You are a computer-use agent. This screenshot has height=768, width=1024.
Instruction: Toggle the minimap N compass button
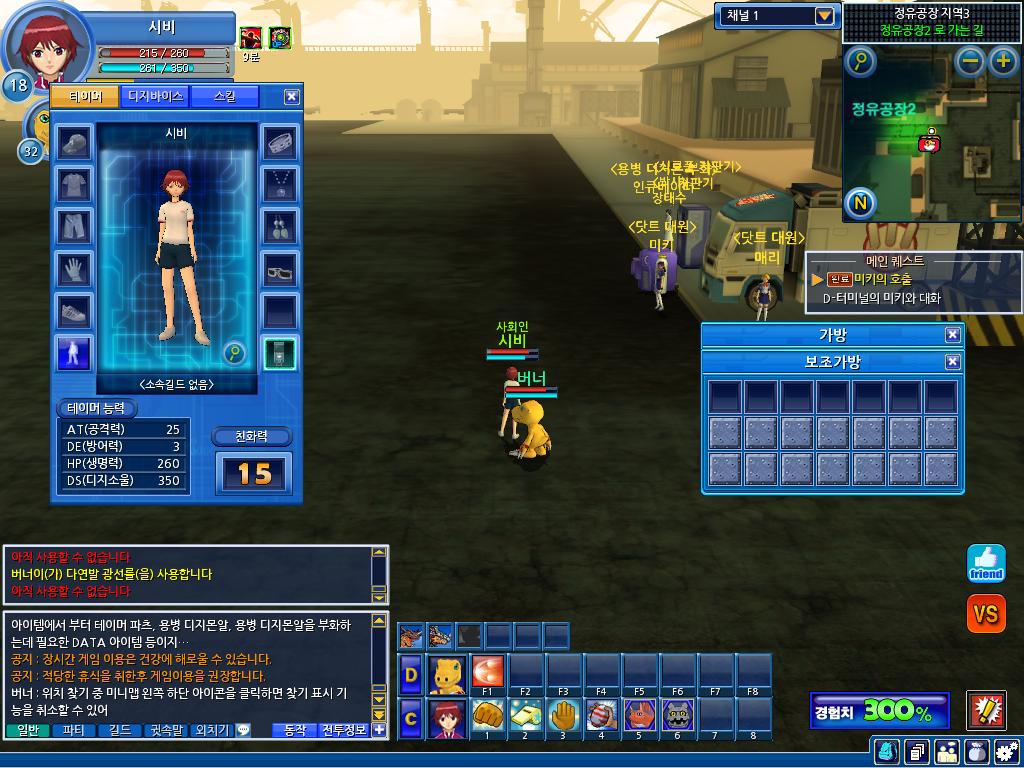click(x=860, y=204)
